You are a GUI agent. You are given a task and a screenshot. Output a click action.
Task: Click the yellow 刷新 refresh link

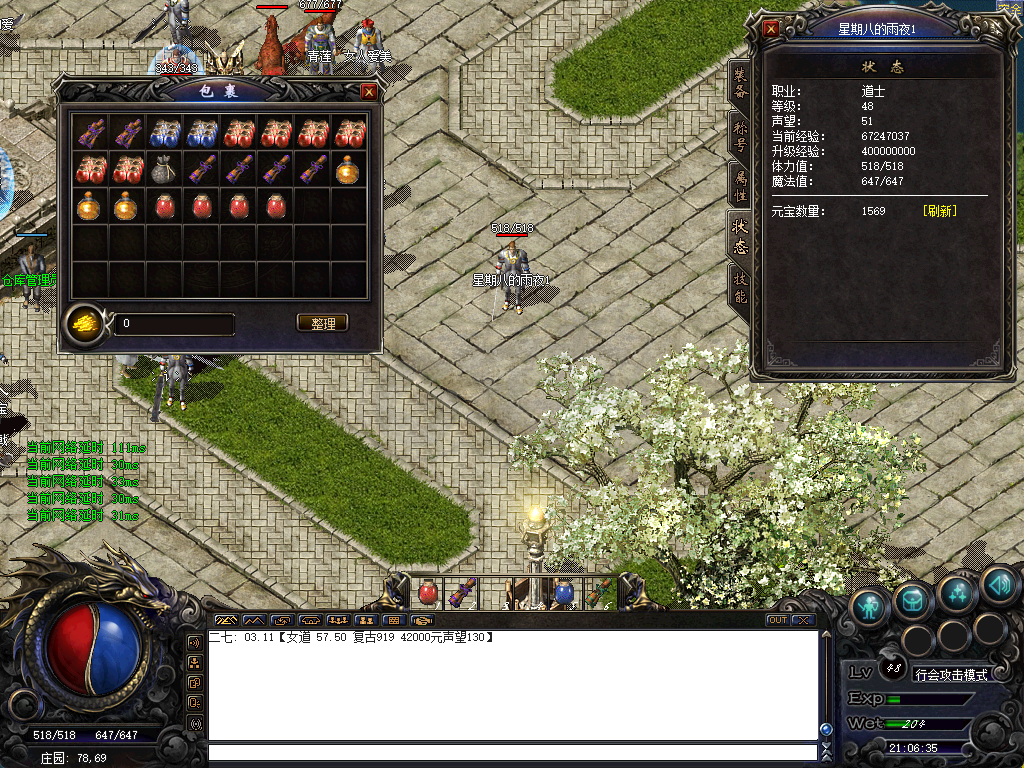939,211
